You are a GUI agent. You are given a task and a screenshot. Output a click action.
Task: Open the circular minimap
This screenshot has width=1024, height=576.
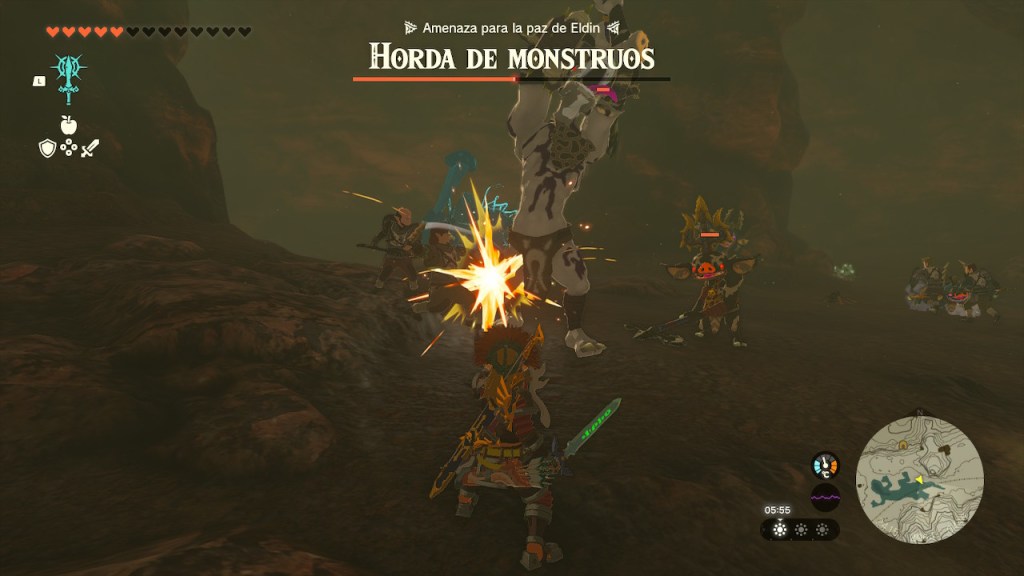point(920,479)
